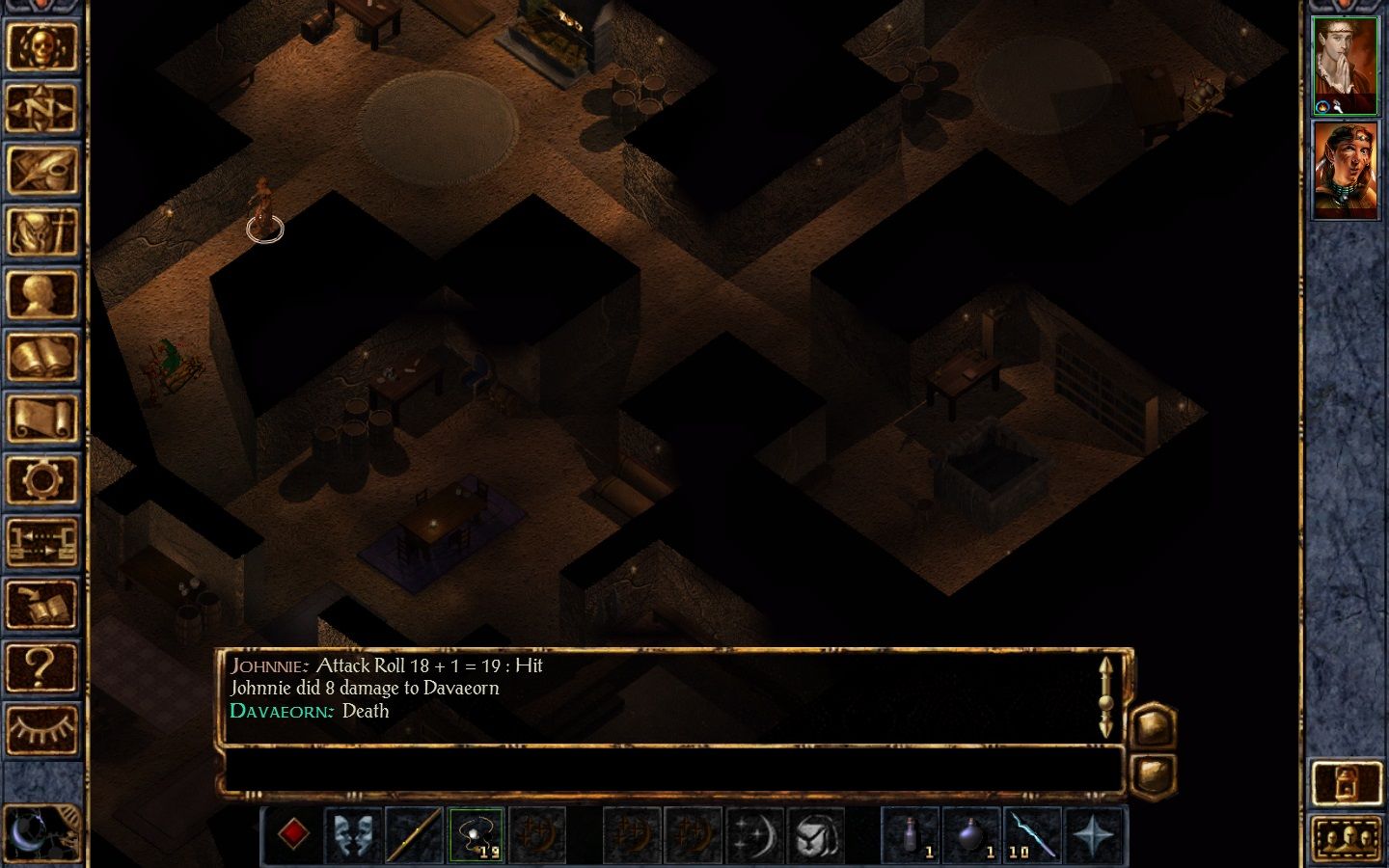The height and width of the screenshot is (868, 1389).
Task: Open the journal quill and inkwell button
Action: coord(41,170)
